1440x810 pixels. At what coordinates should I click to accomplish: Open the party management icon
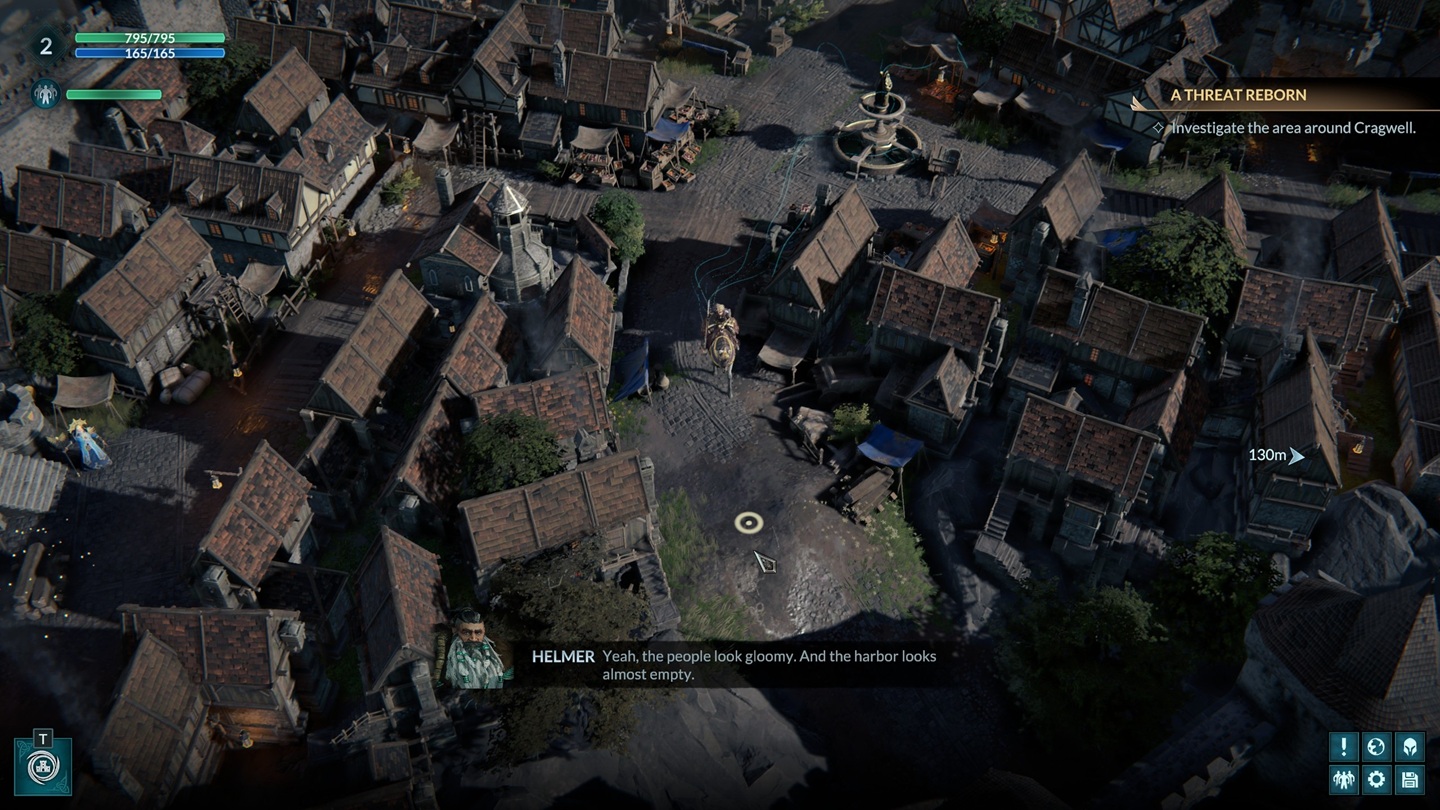click(x=1344, y=778)
